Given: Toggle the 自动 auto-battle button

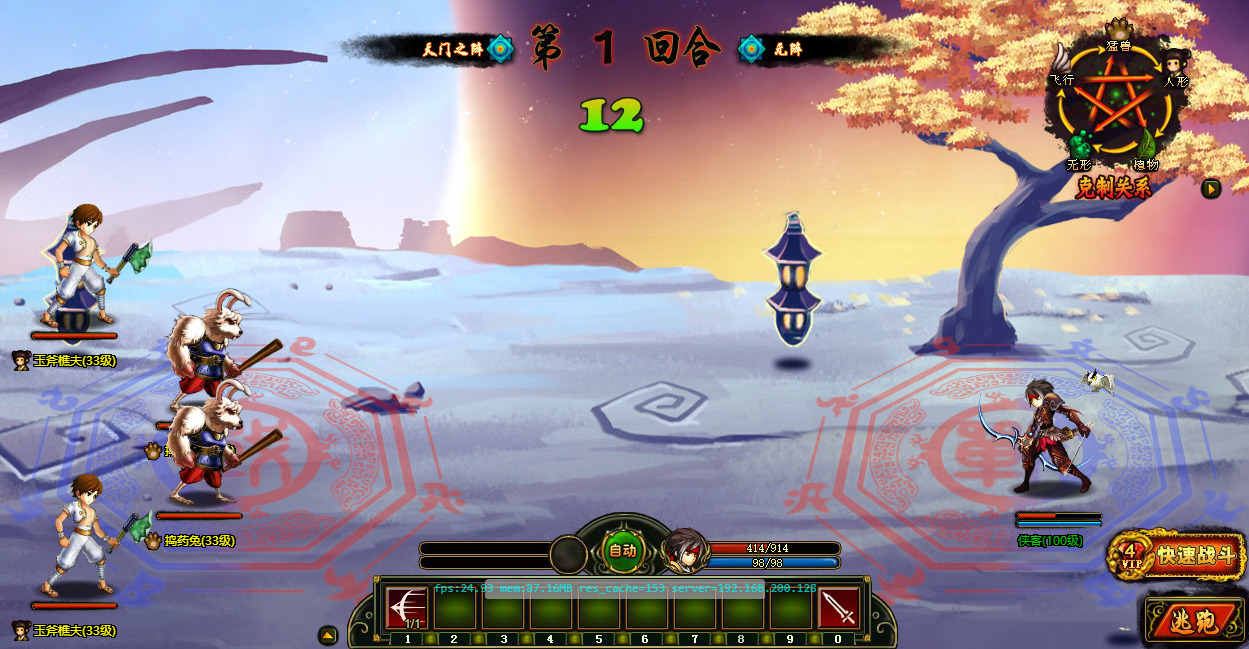Looking at the screenshot, I should click(x=622, y=549).
